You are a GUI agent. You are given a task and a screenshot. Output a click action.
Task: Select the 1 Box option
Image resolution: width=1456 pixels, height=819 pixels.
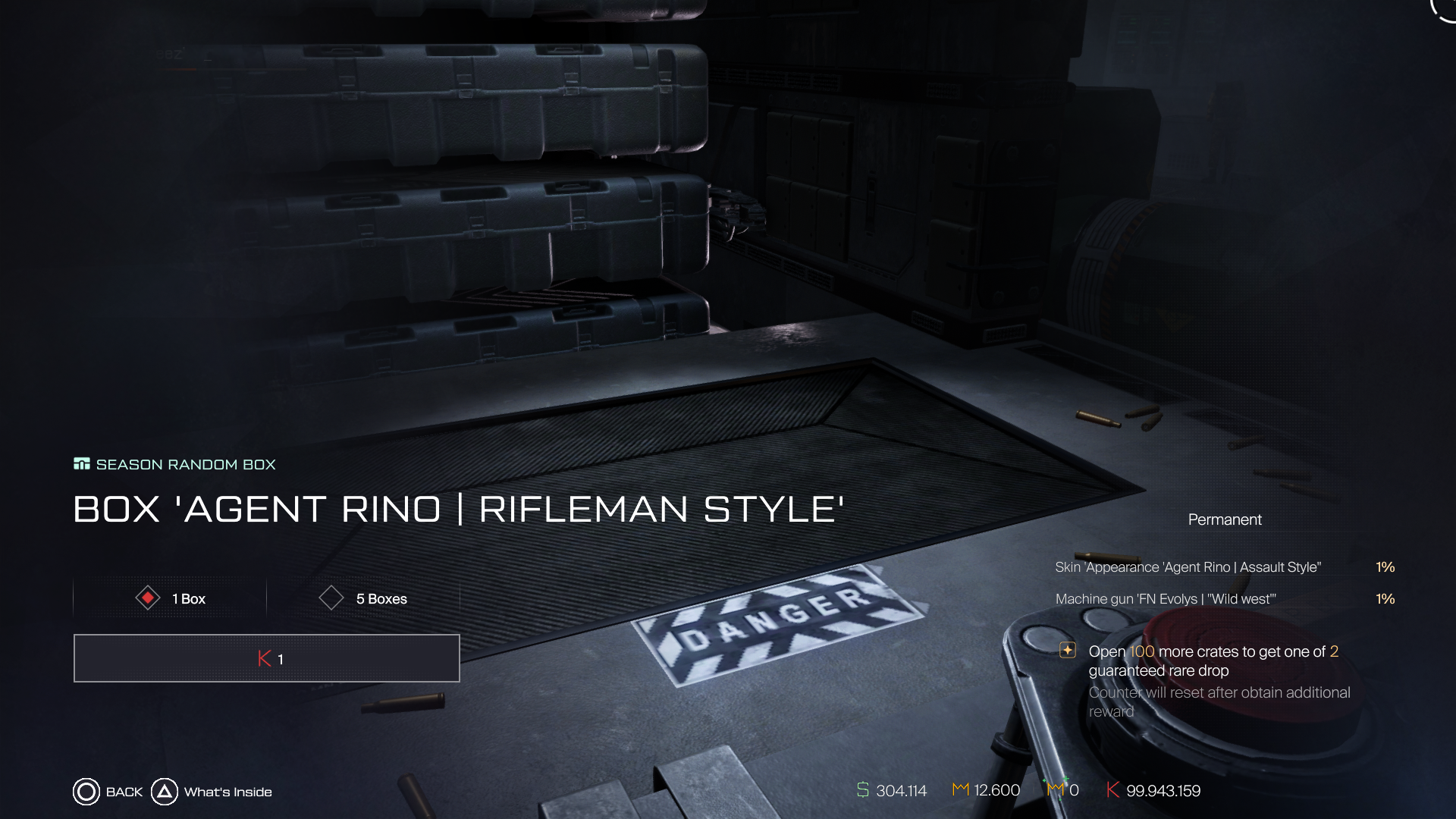click(171, 598)
